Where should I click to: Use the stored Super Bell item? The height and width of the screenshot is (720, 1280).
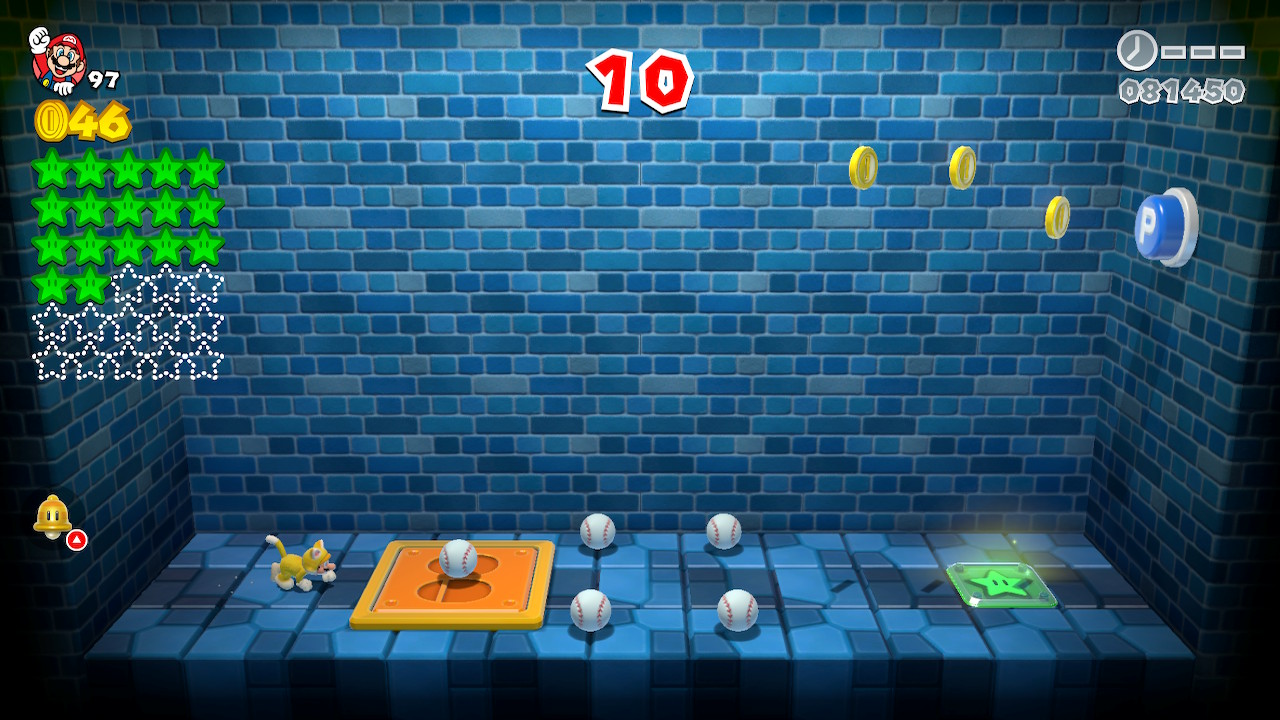pos(52,516)
